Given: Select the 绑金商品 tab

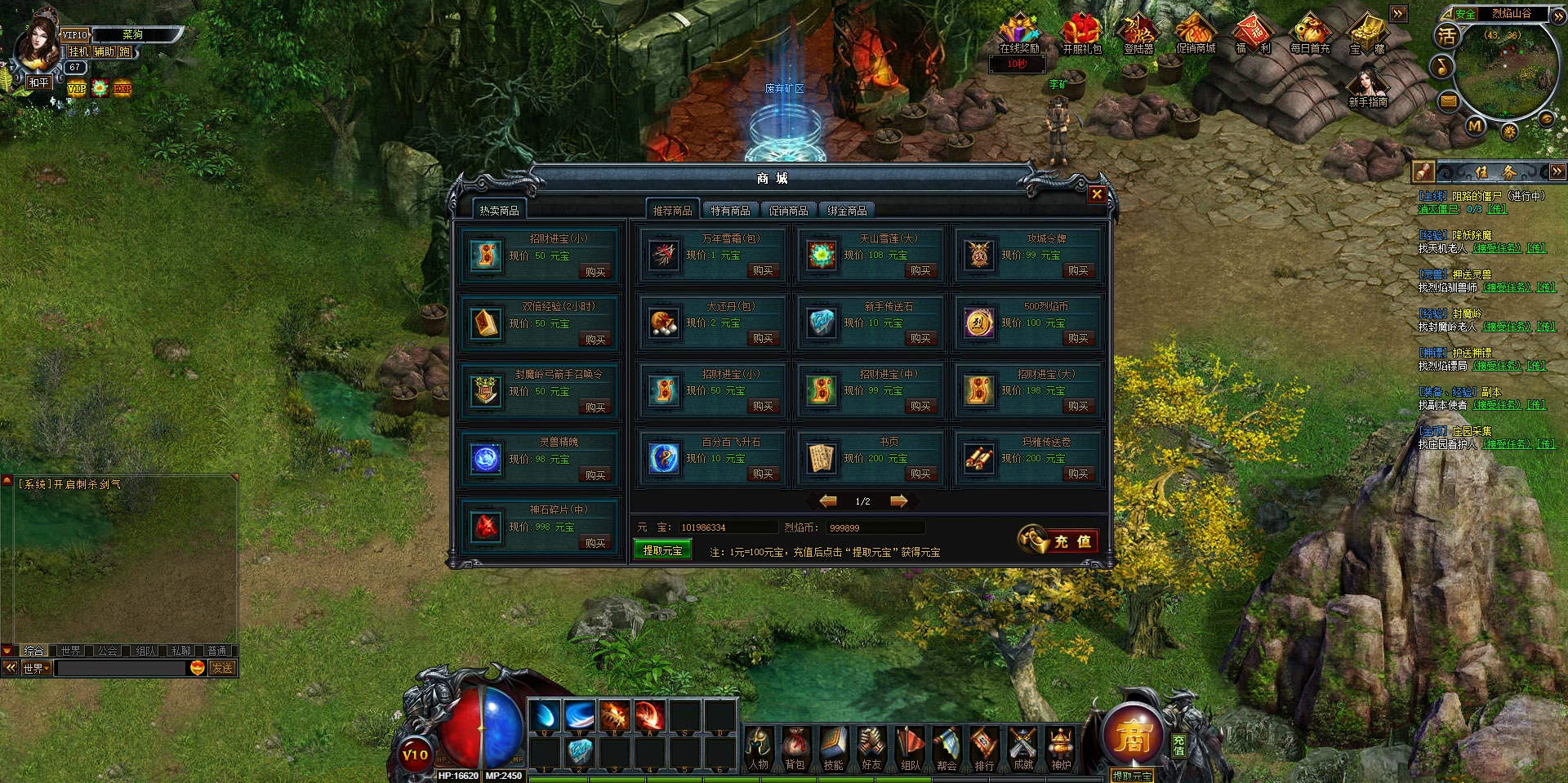Looking at the screenshot, I should point(847,211).
